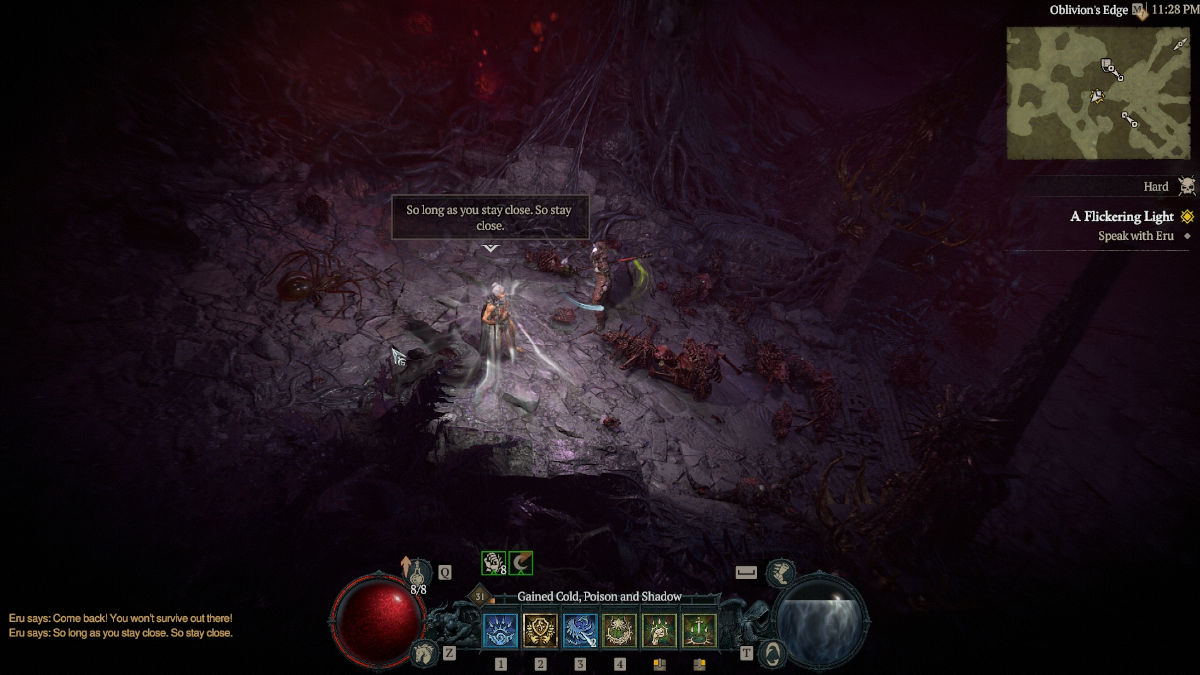Click the level 31 badge

pos(480,597)
